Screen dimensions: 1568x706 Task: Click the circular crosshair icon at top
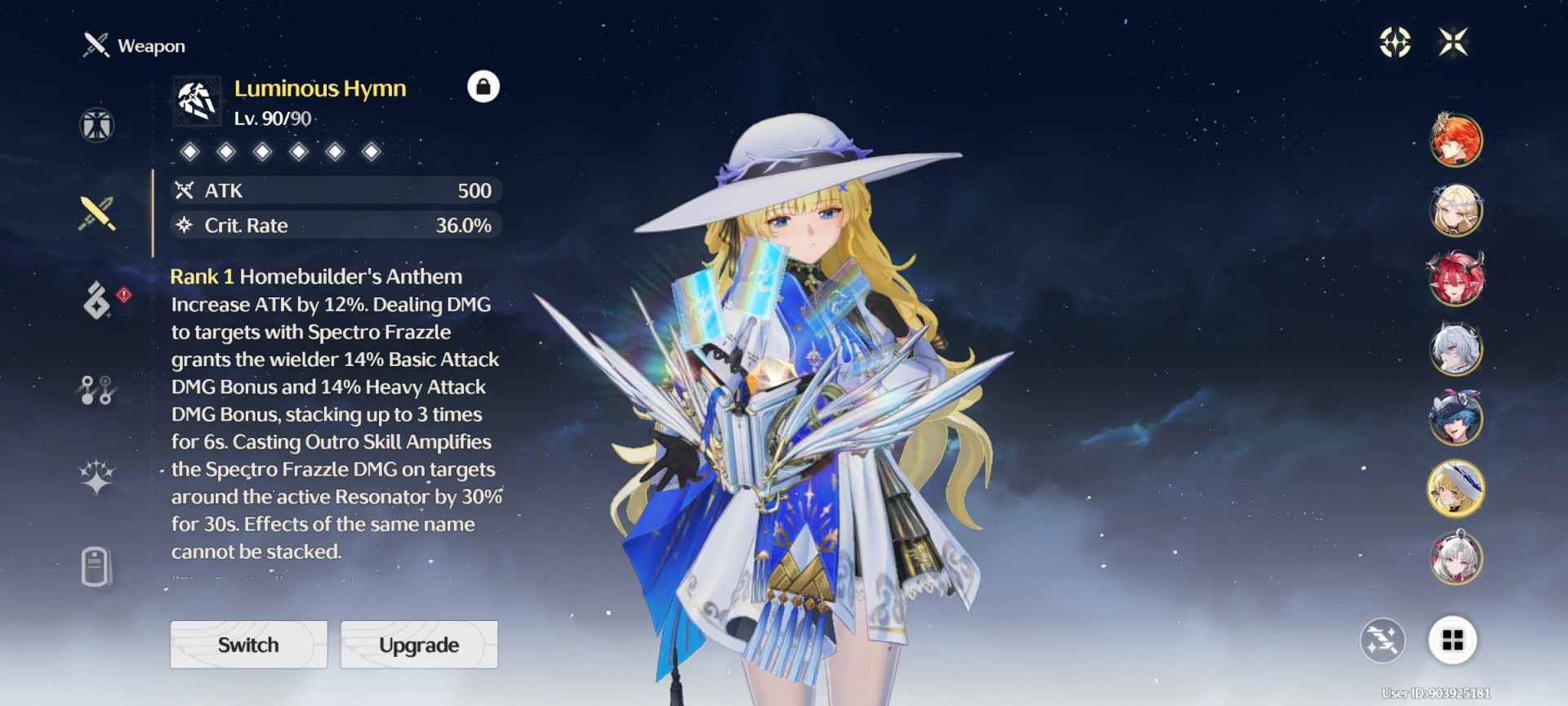[x=1395, y=42]
